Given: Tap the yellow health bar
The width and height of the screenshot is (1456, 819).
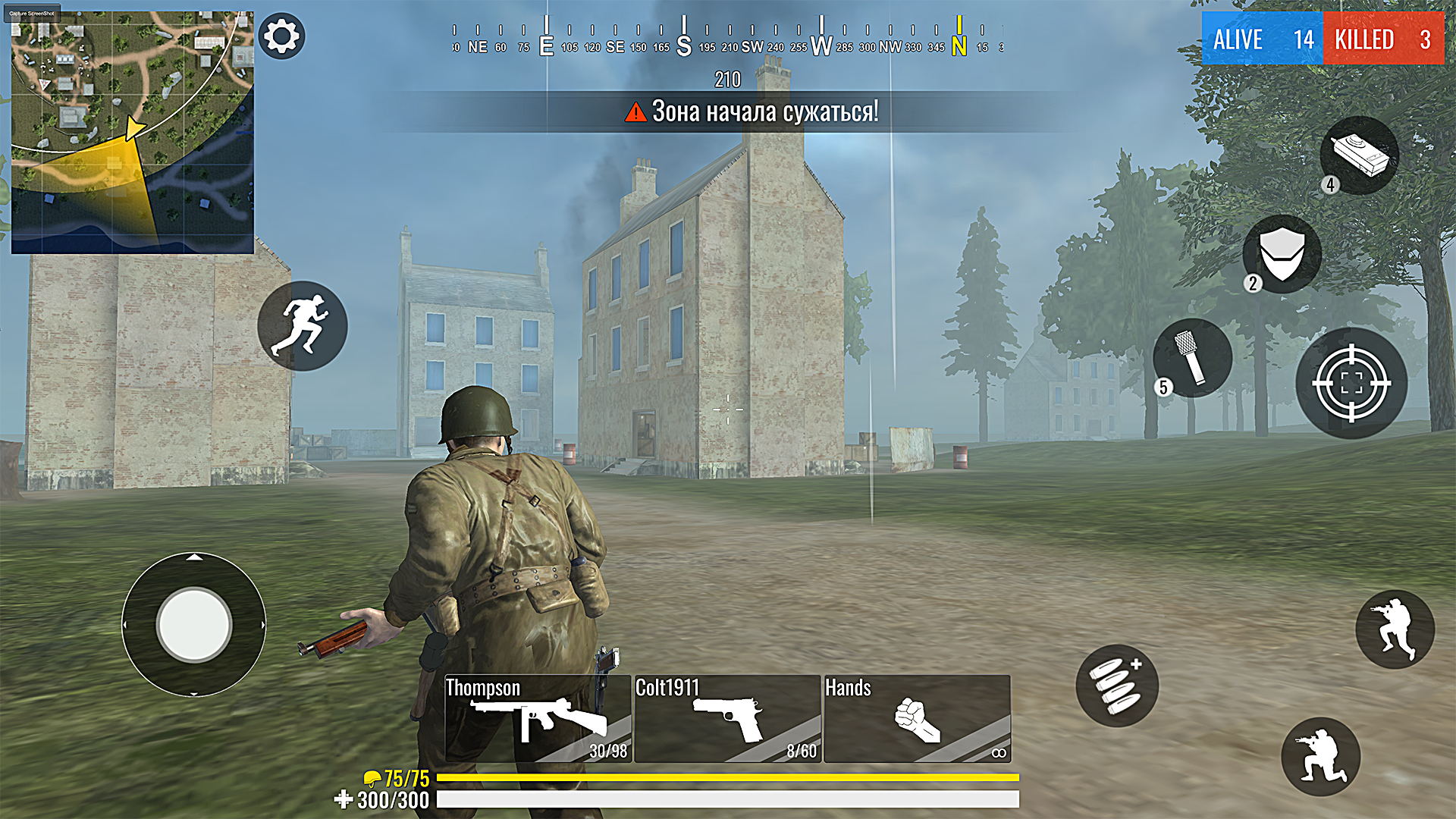Looking at the screenshot, I should [728, 777].
